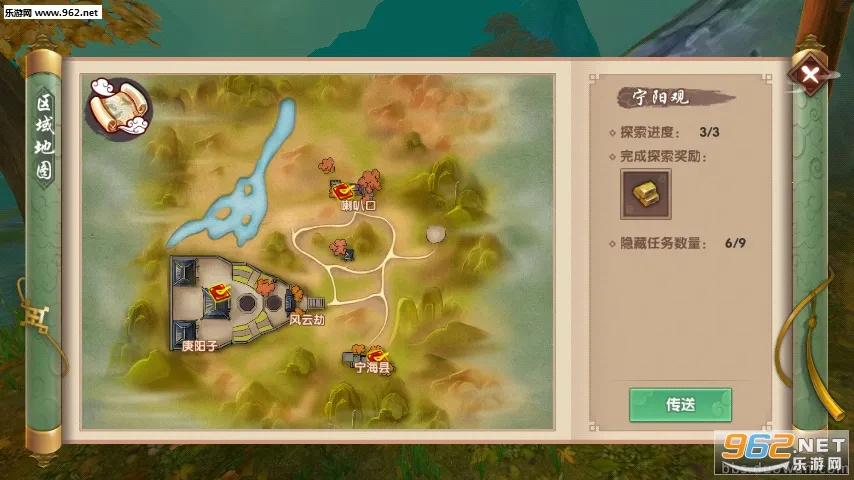Close the region map window

[810, 74]
